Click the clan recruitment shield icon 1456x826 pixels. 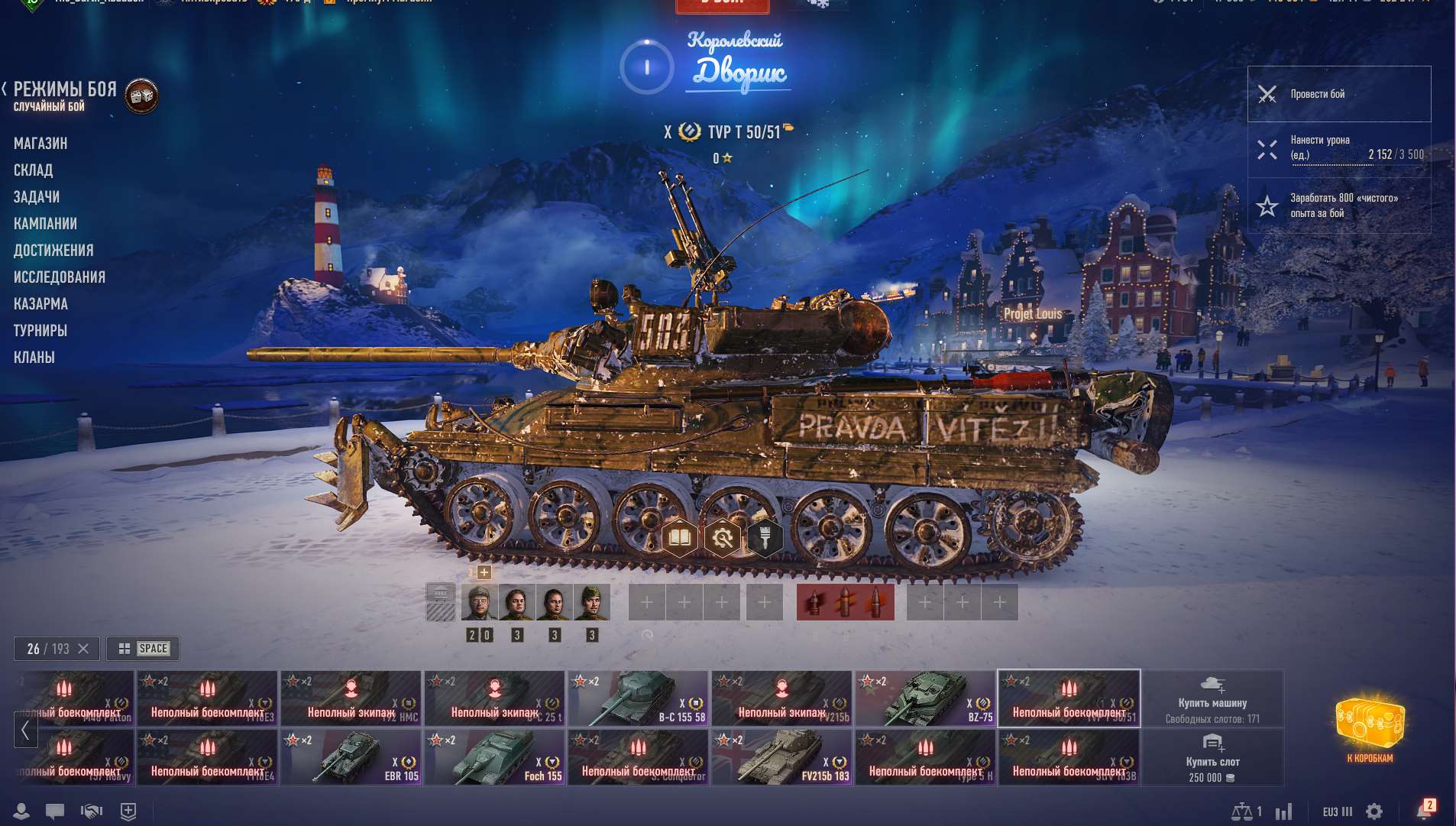tap(128, 811)
